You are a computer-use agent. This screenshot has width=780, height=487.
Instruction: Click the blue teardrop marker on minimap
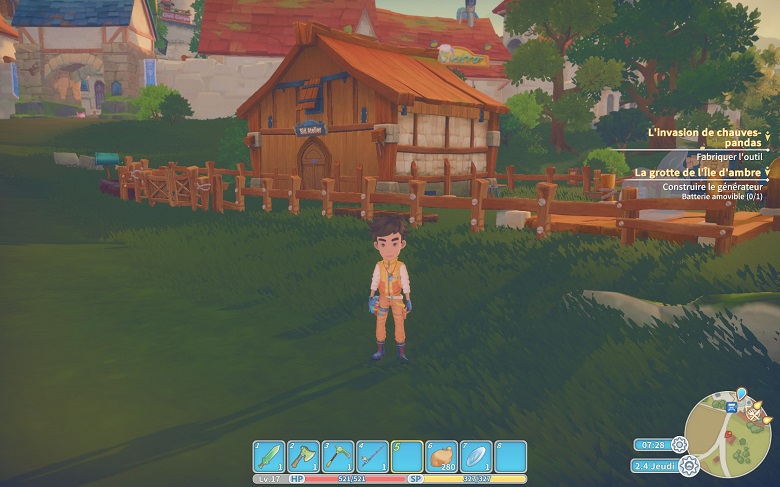741,393
